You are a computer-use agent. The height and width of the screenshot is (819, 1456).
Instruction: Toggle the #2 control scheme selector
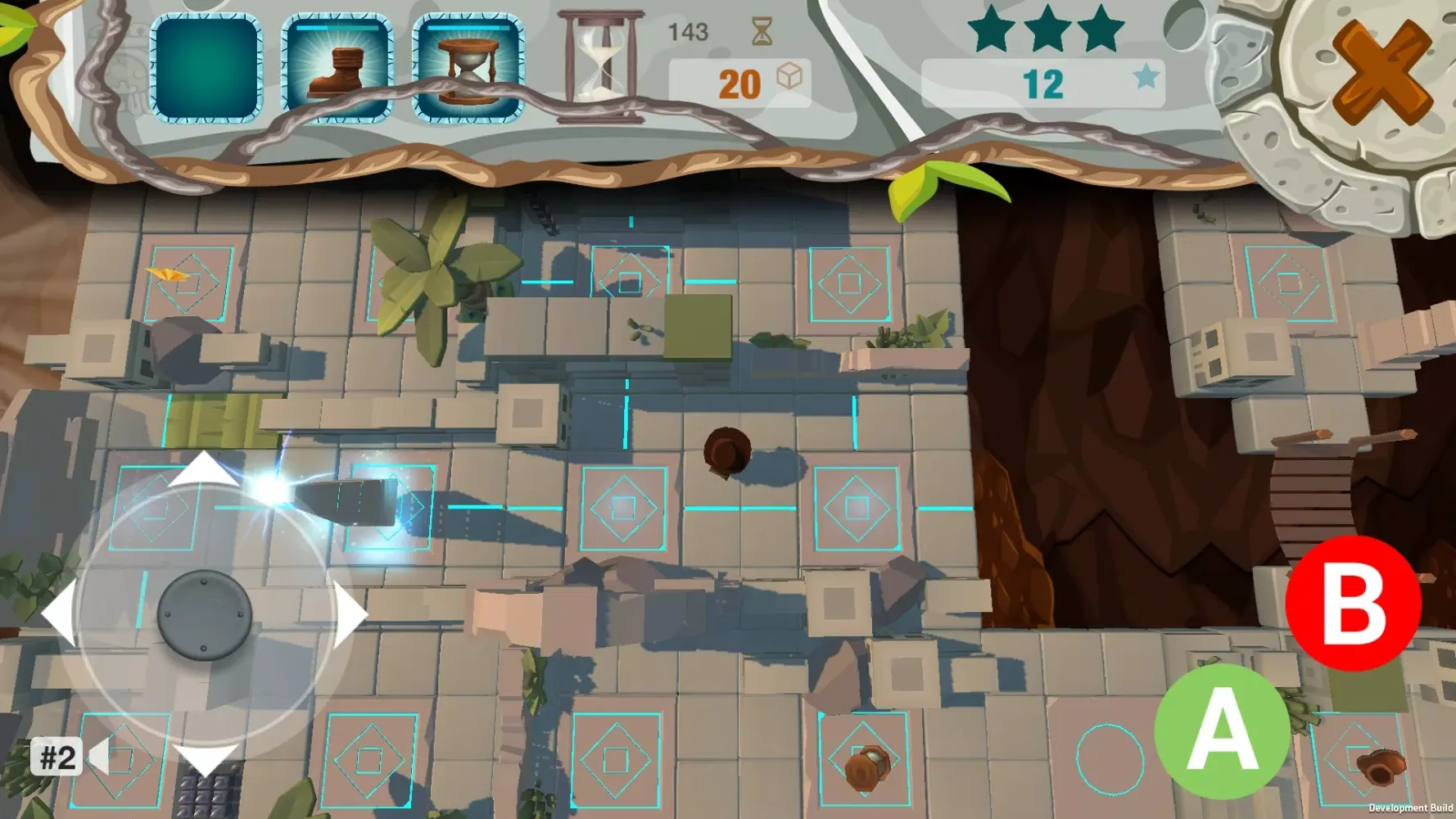(x=59, y=758)
